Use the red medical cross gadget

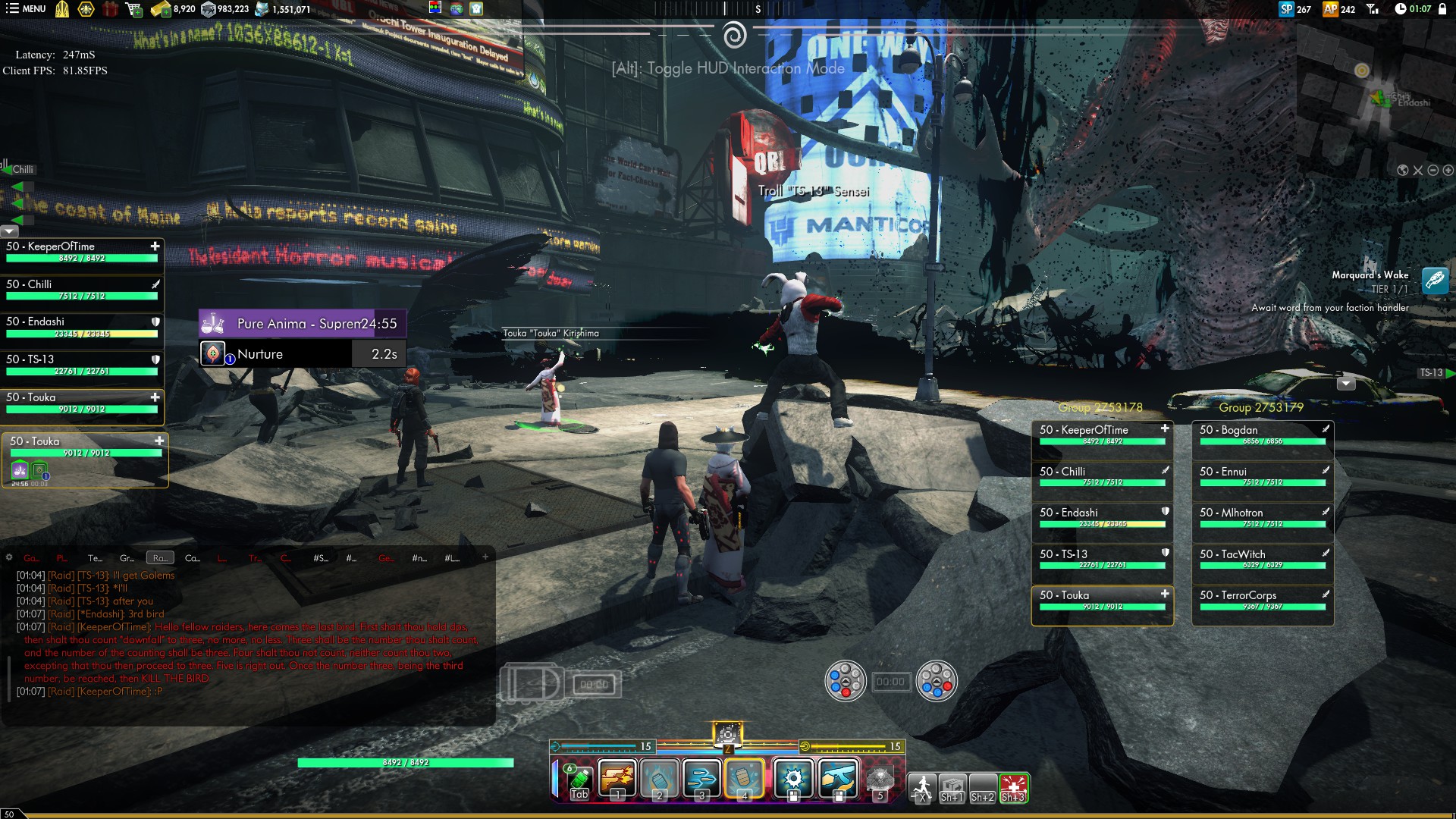[1013, 787]
